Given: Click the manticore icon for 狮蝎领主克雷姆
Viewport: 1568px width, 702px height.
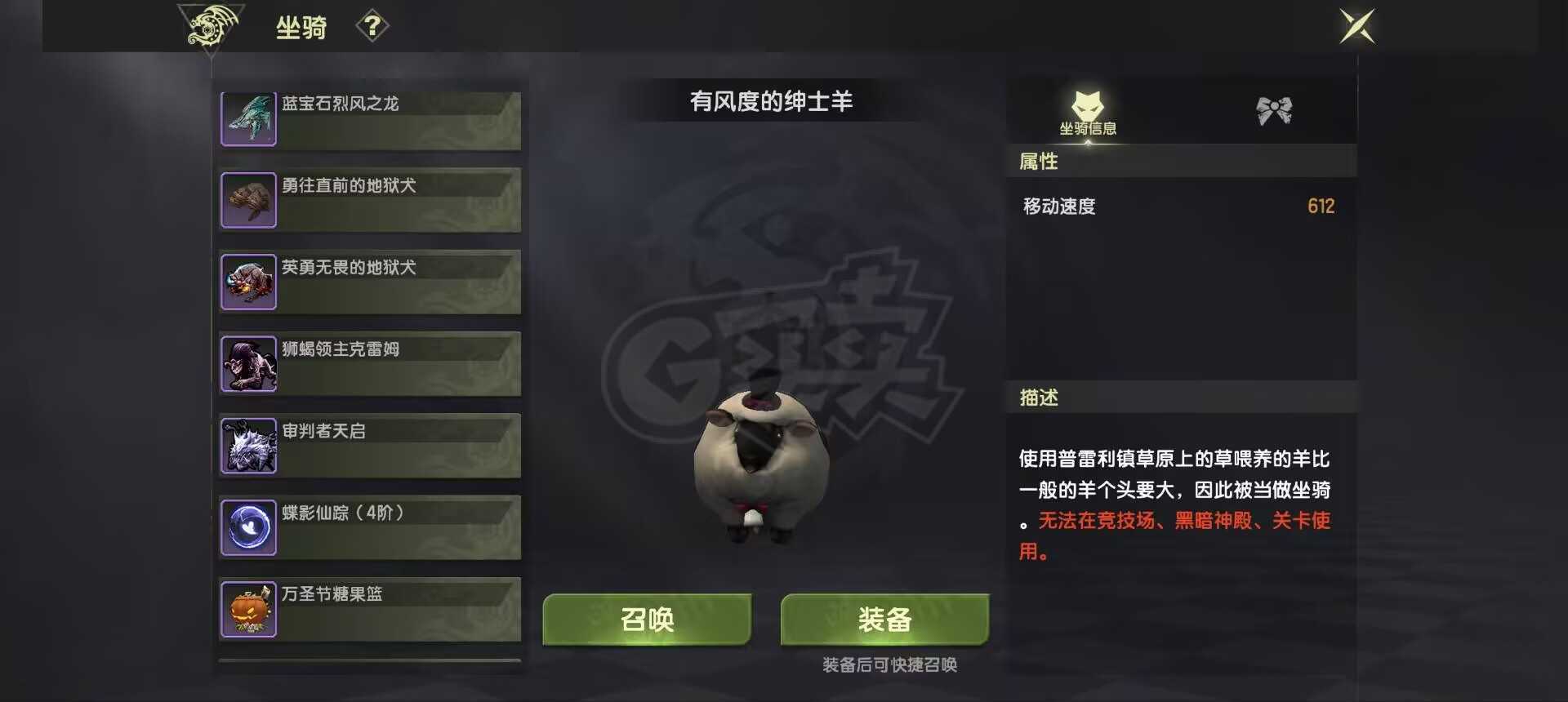Looking at the screenshot, I should 248,362.
